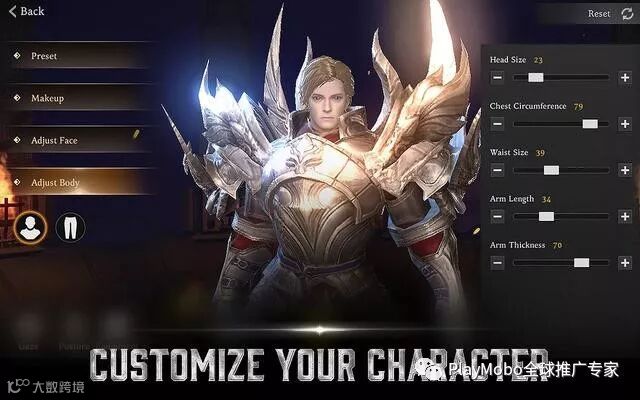This screenshot has width=640, height=400.
Task: Increase Head Size with the plus button
Action: [x=624, y=77]
